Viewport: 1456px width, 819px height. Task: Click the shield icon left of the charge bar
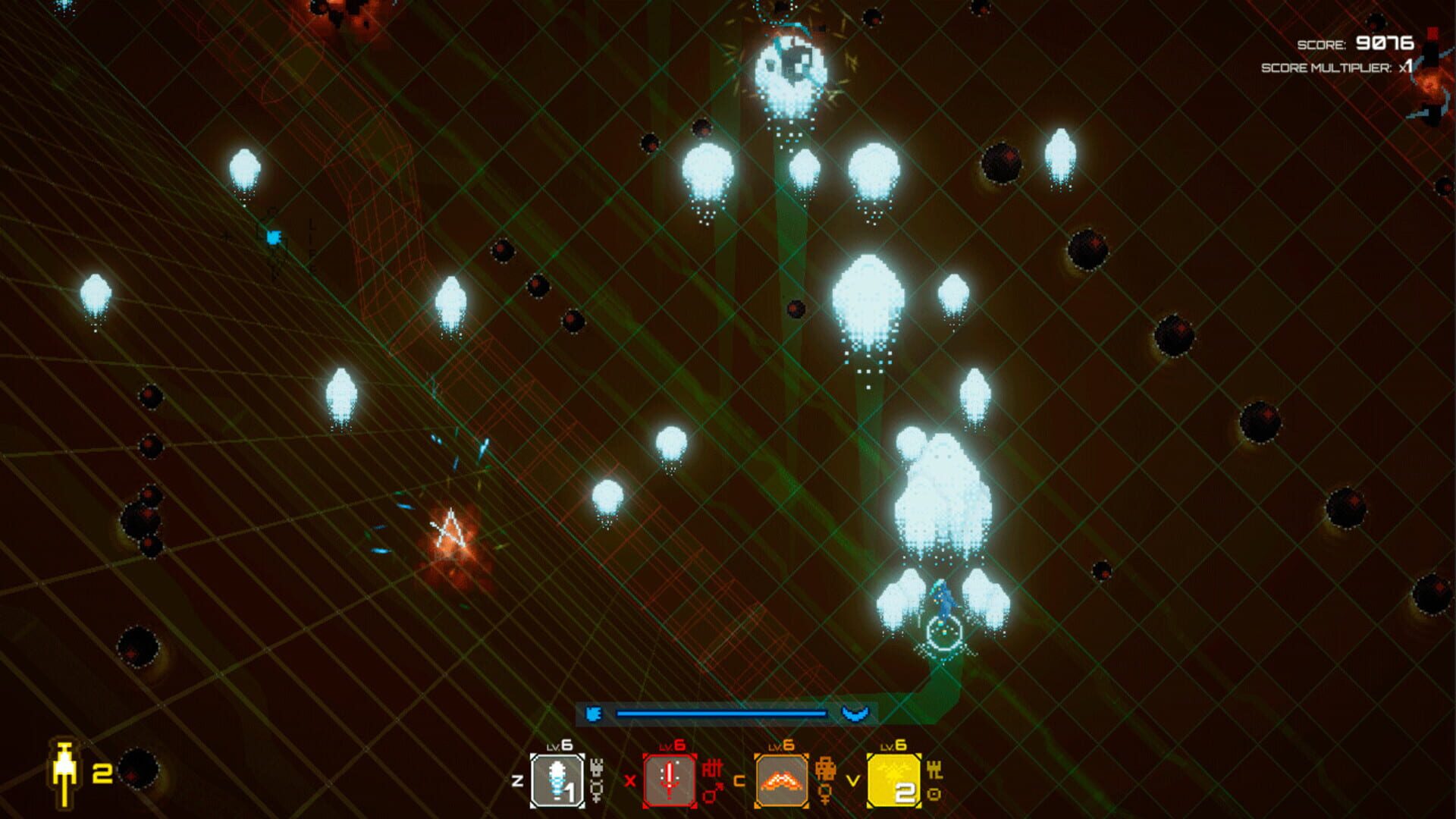593,712
